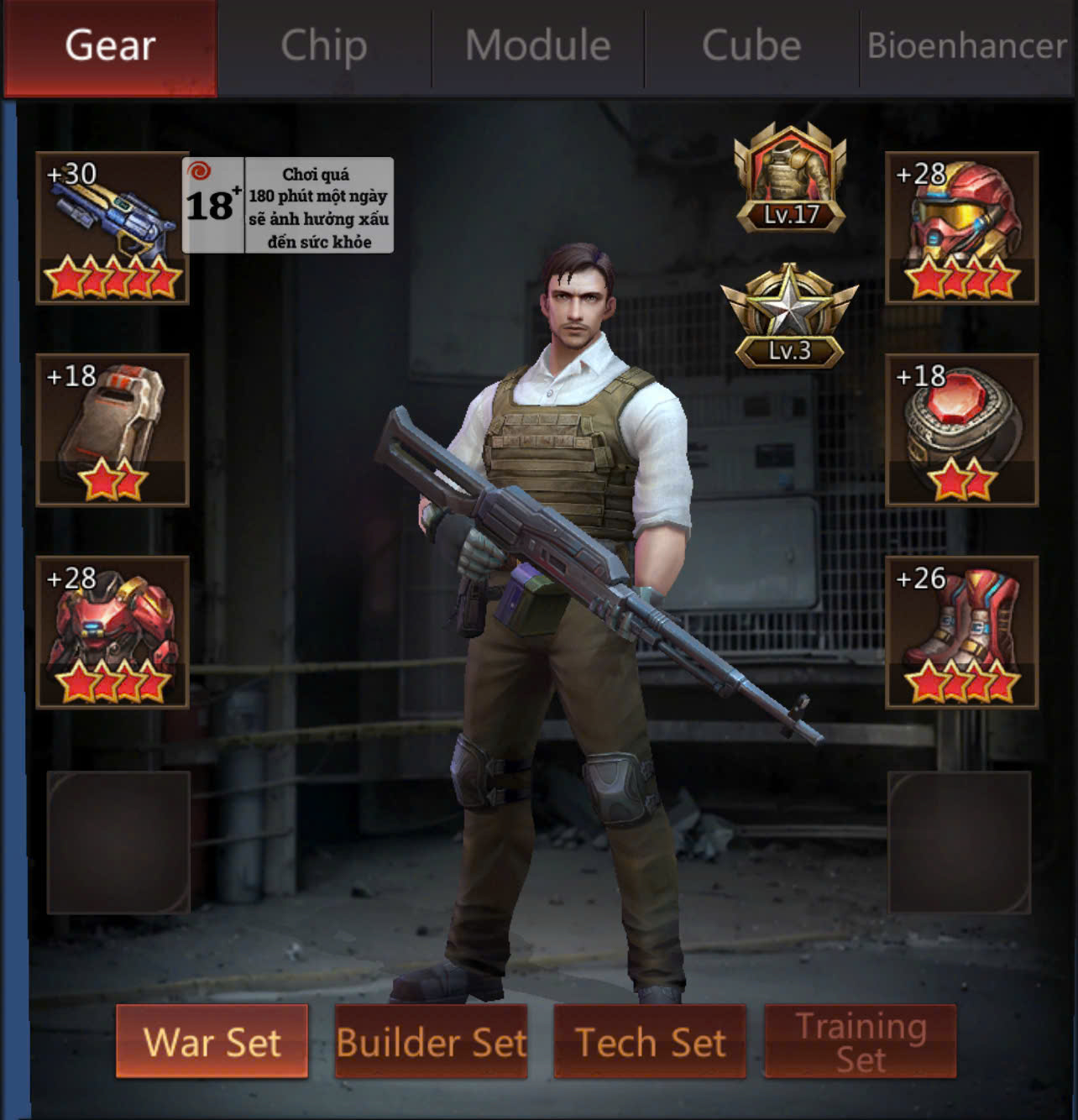The height and width of the screenshot is (1120, 1078).
Task: Tap the Lv.3 silver star badge
Action: tap(789, 317)
